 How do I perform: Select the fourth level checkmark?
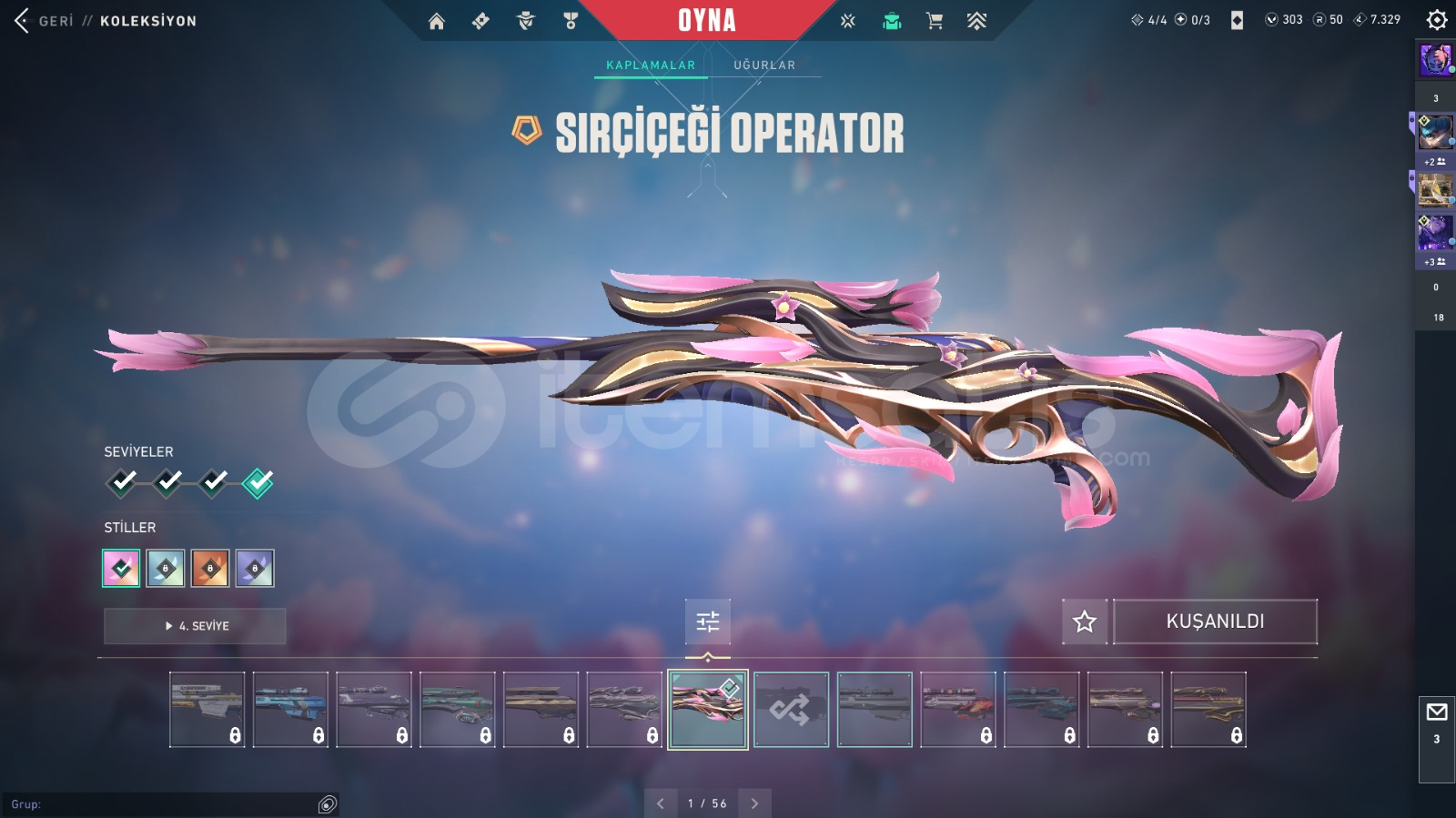(x=258, y=482)
